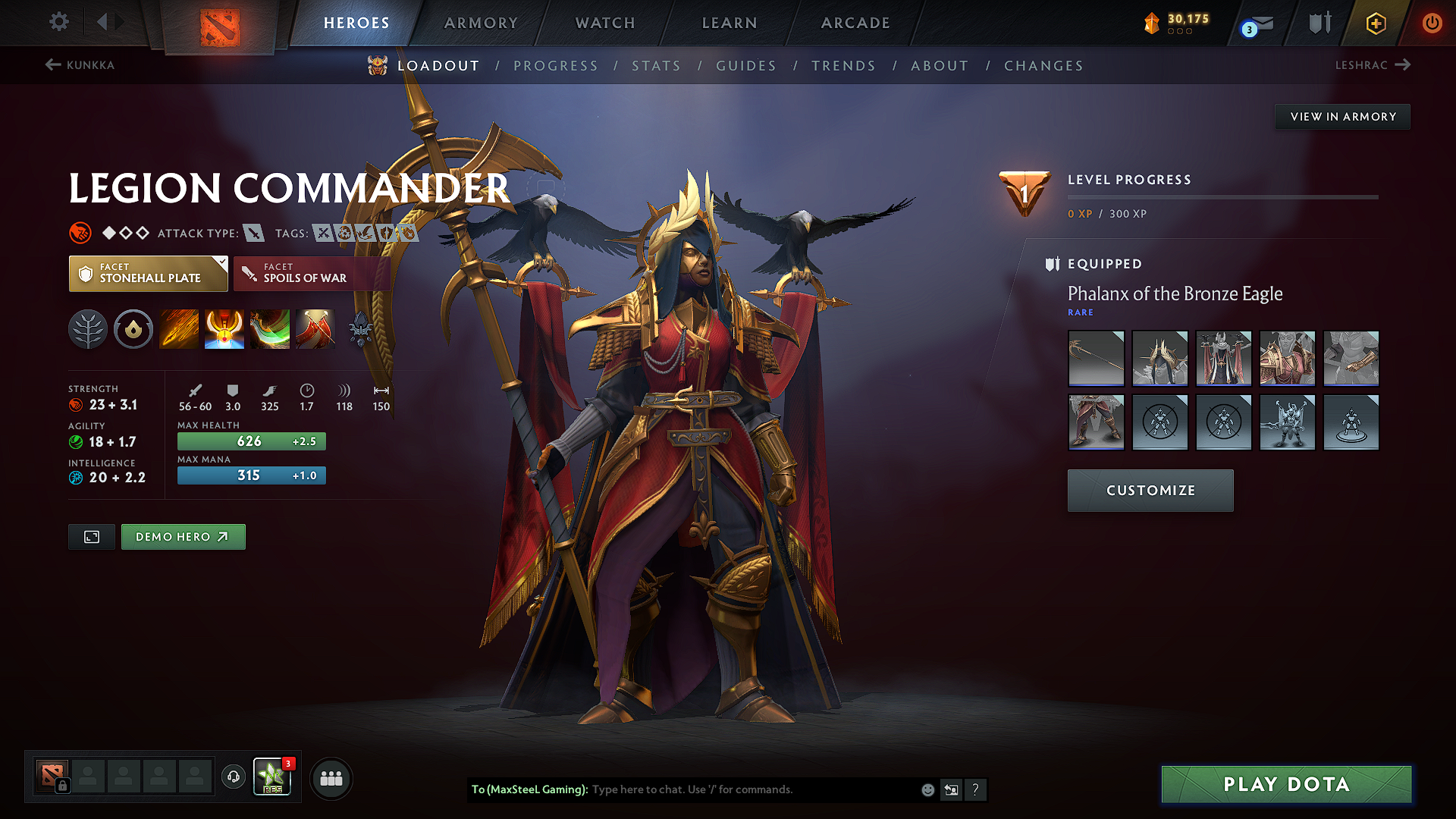
Task: Open the hero talent tree icon
Action: (88, 329)
